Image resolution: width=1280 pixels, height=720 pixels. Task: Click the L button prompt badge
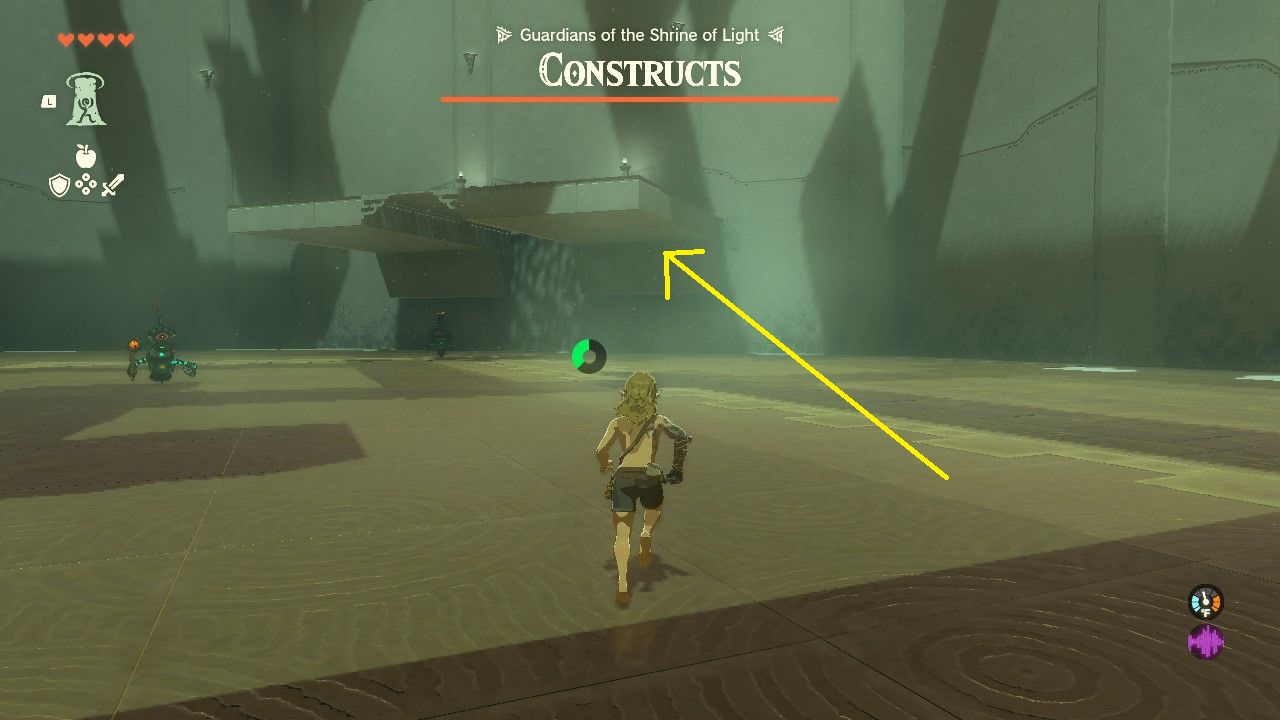[49, 101]
